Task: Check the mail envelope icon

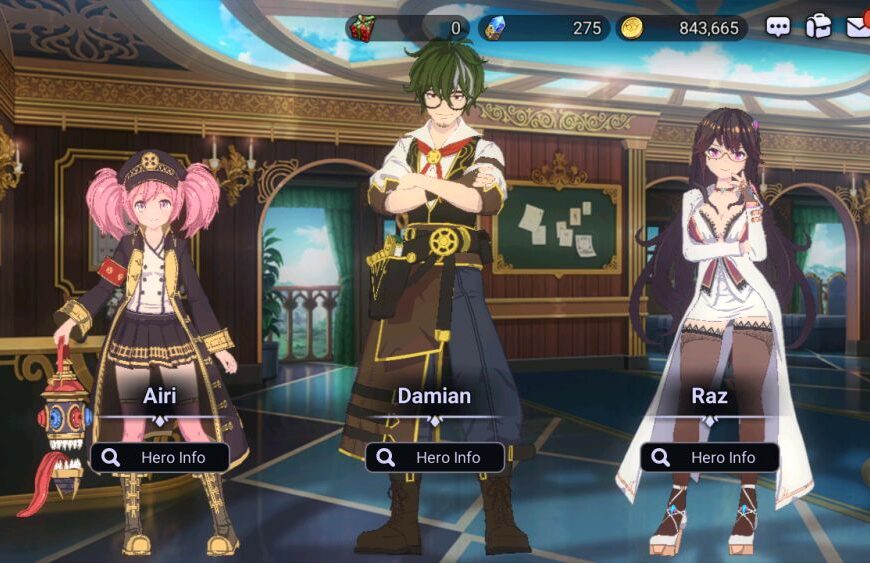Action: point(858,27)
